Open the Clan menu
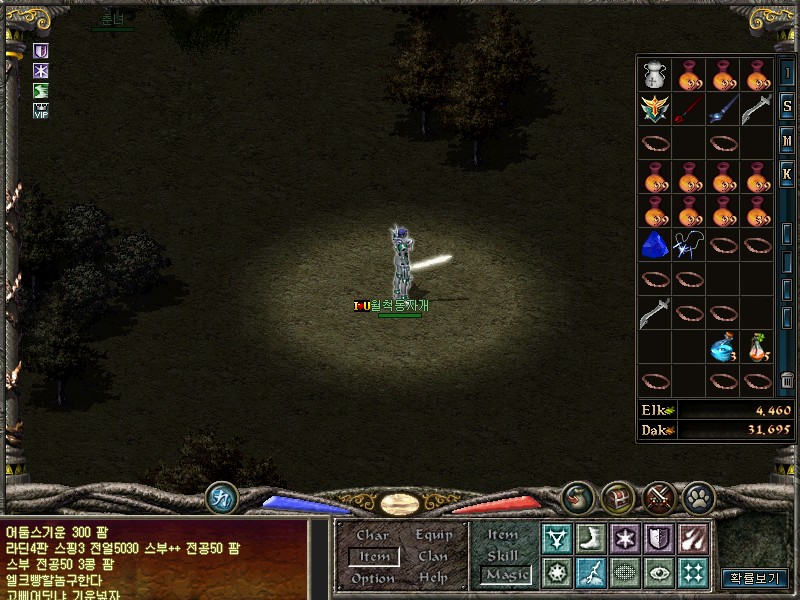The height and width of the screenshot is (600, 800). click(x=433, y=556)
